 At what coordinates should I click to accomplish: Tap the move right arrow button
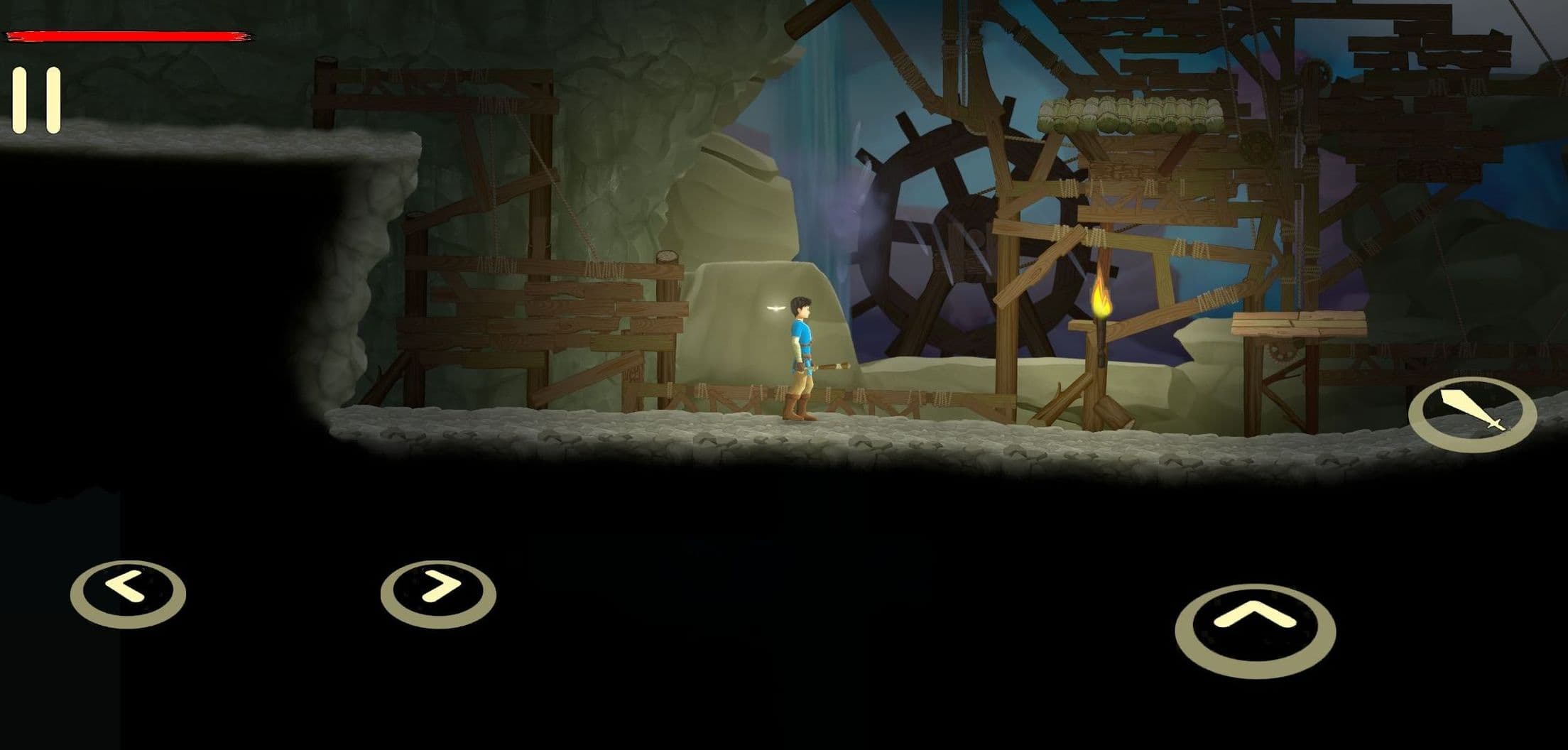[x=438, y=592]
